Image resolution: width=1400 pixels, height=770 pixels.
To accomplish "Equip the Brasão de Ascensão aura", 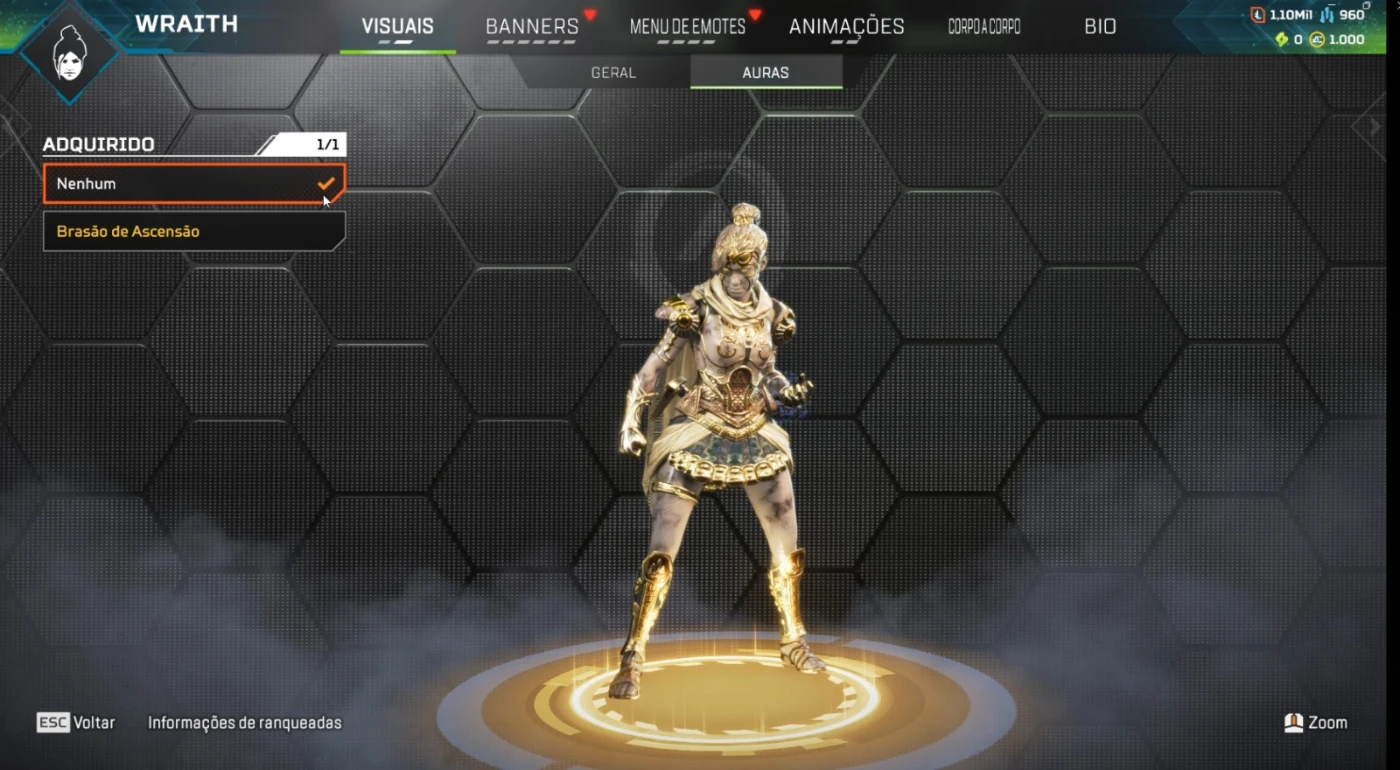I will pyautogui.click(x=194, y=231).
